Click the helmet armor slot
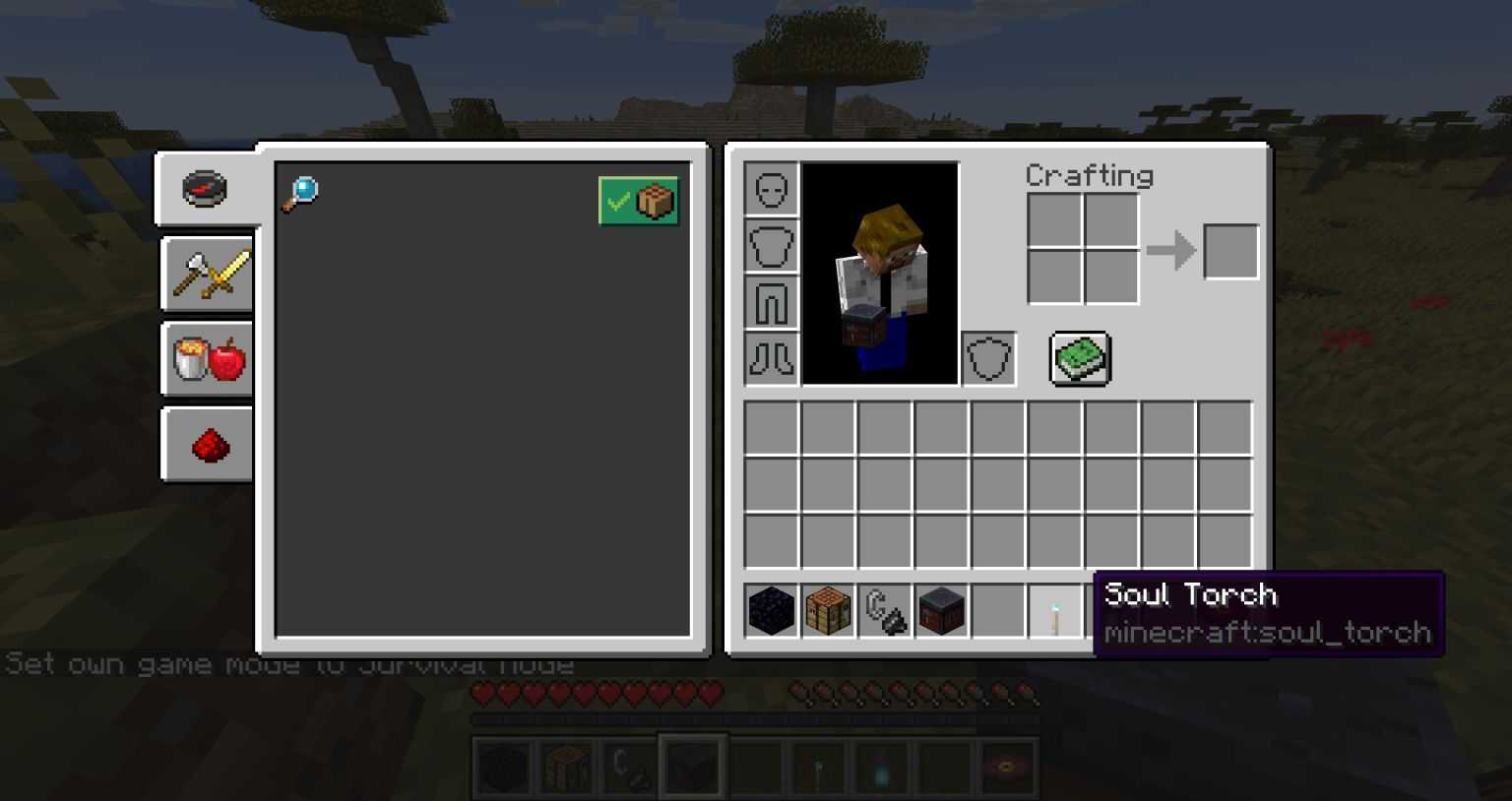The image size is (1512, 801). point(771,187)
